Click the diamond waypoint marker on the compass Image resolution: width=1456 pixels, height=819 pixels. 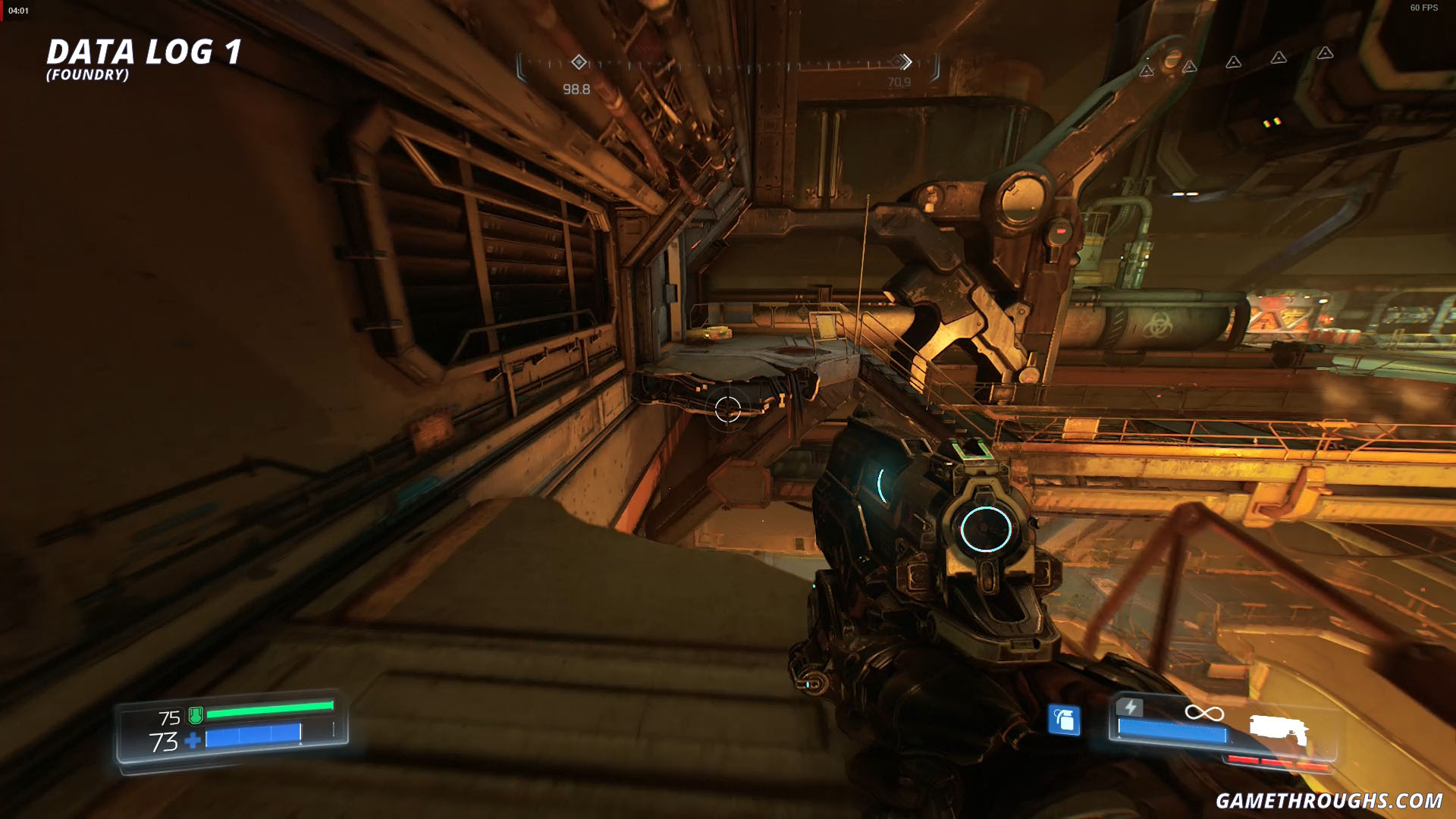[580, 64]
